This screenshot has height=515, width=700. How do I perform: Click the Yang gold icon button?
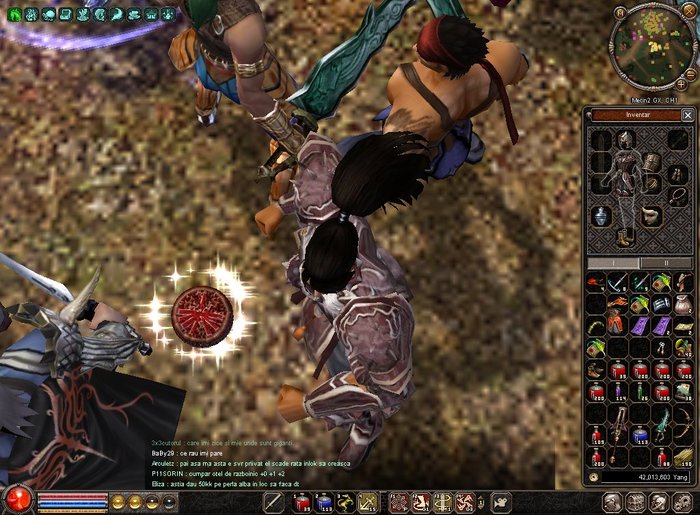(x=594, y=478)
